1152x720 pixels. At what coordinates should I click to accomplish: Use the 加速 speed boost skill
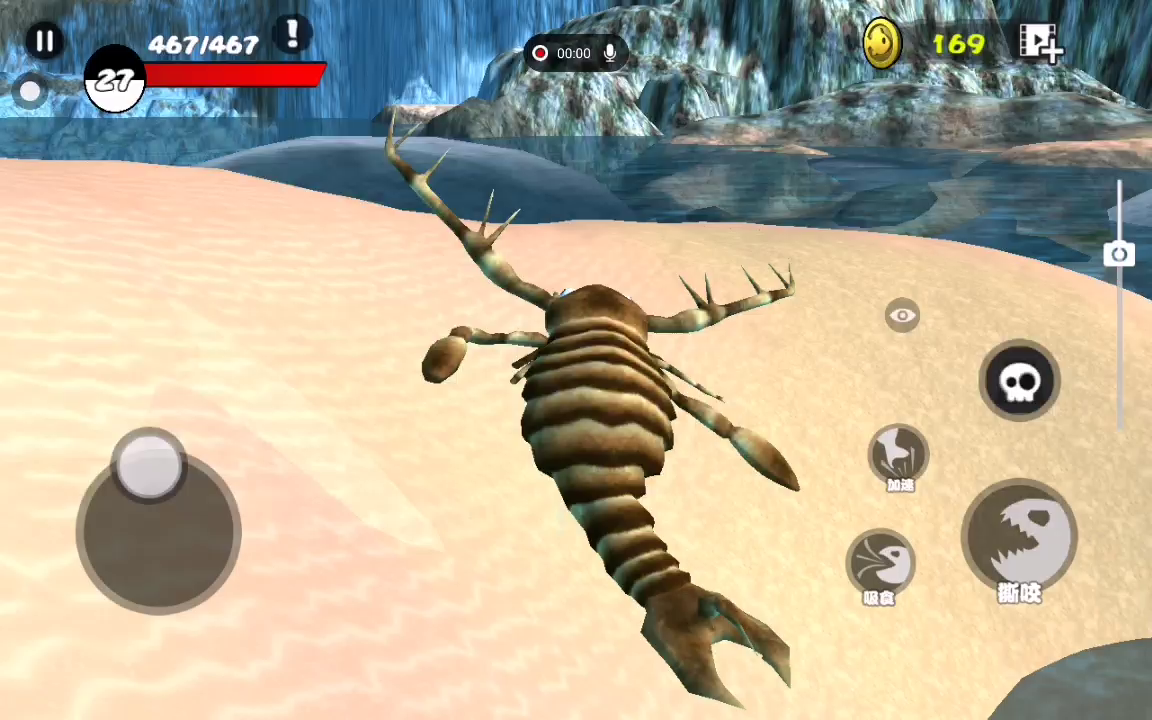pyautogui.click(x=898, y=455)
